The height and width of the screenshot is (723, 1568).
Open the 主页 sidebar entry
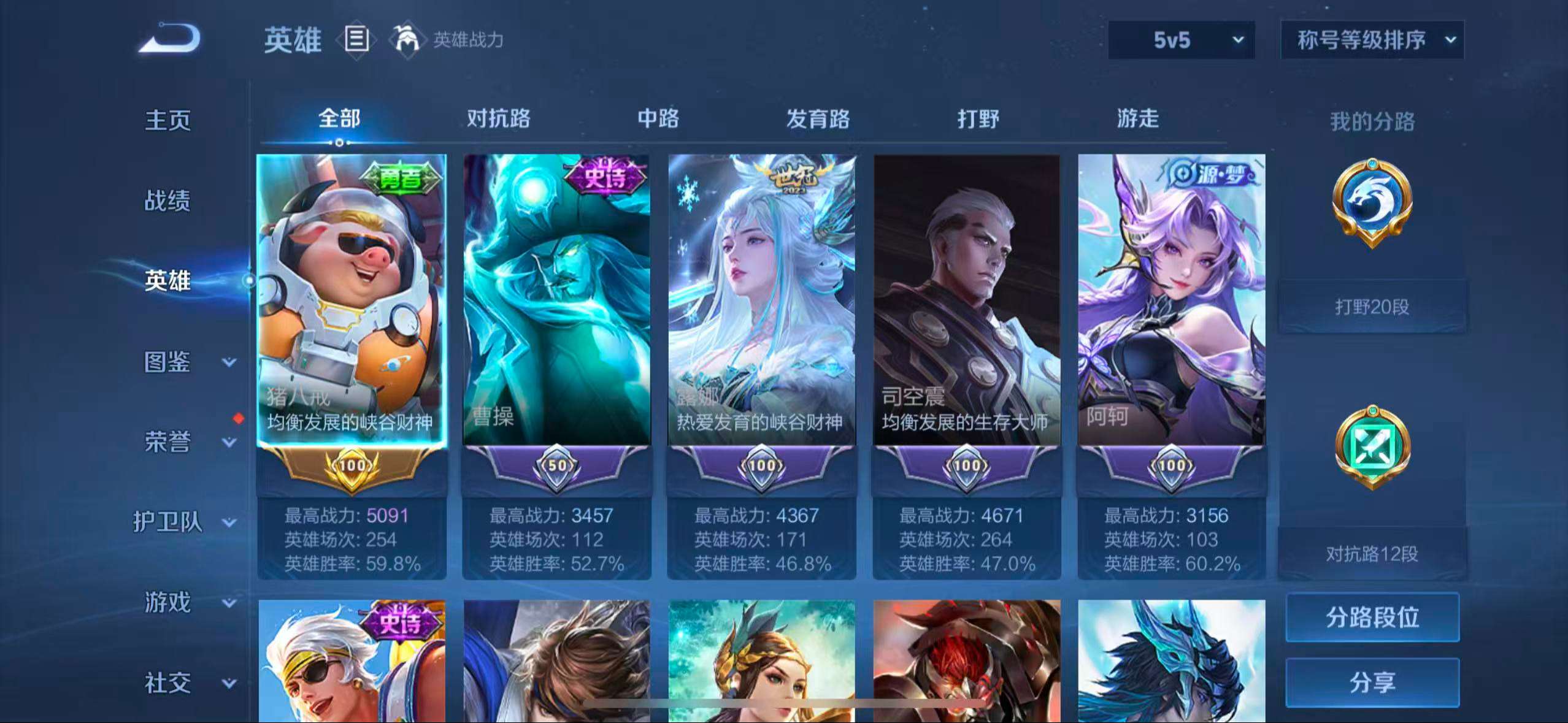[x=167, y=120]
